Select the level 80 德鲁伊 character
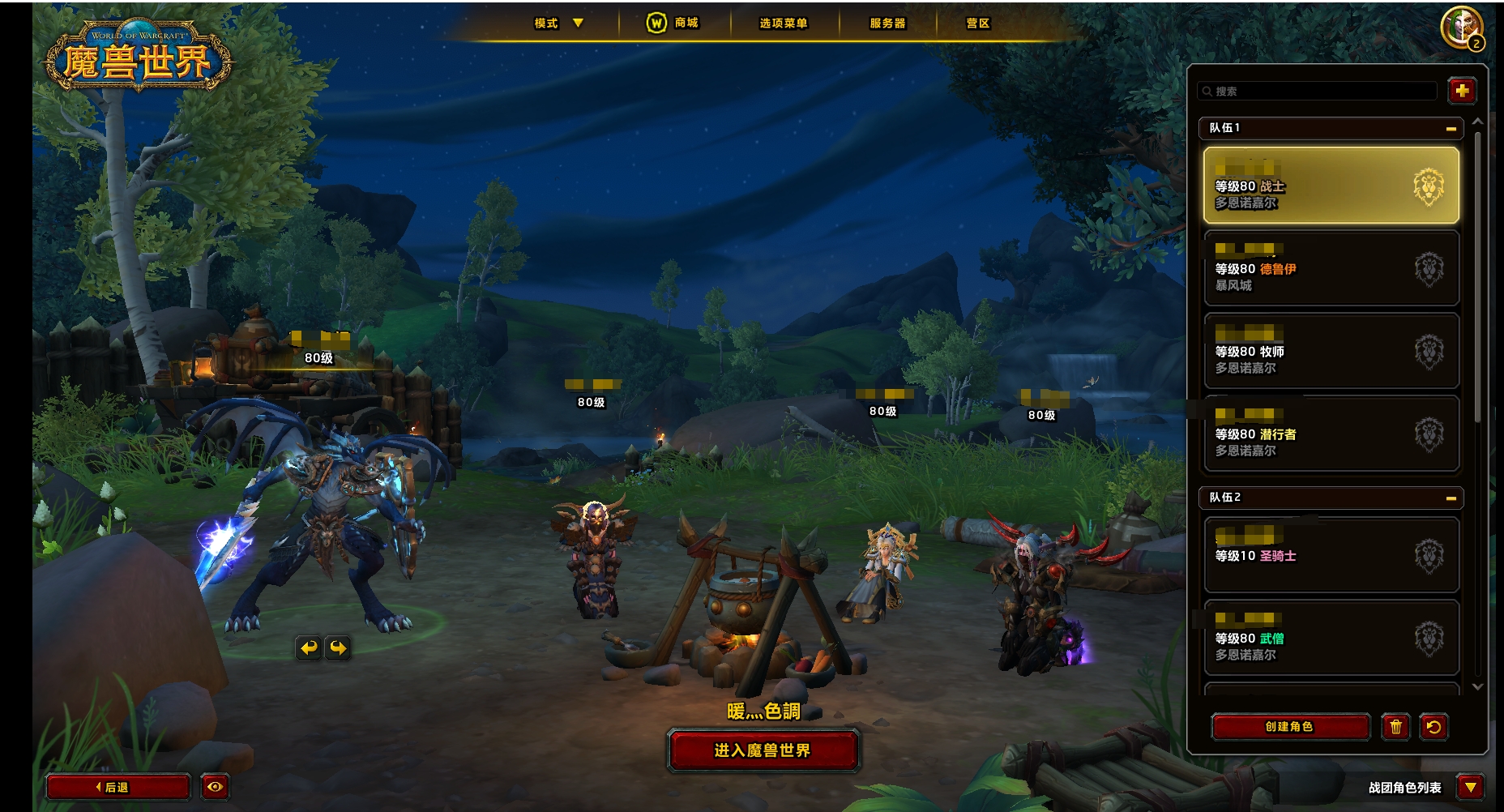This screenshot has width=1504, height=812. [x=1331, y=268]
